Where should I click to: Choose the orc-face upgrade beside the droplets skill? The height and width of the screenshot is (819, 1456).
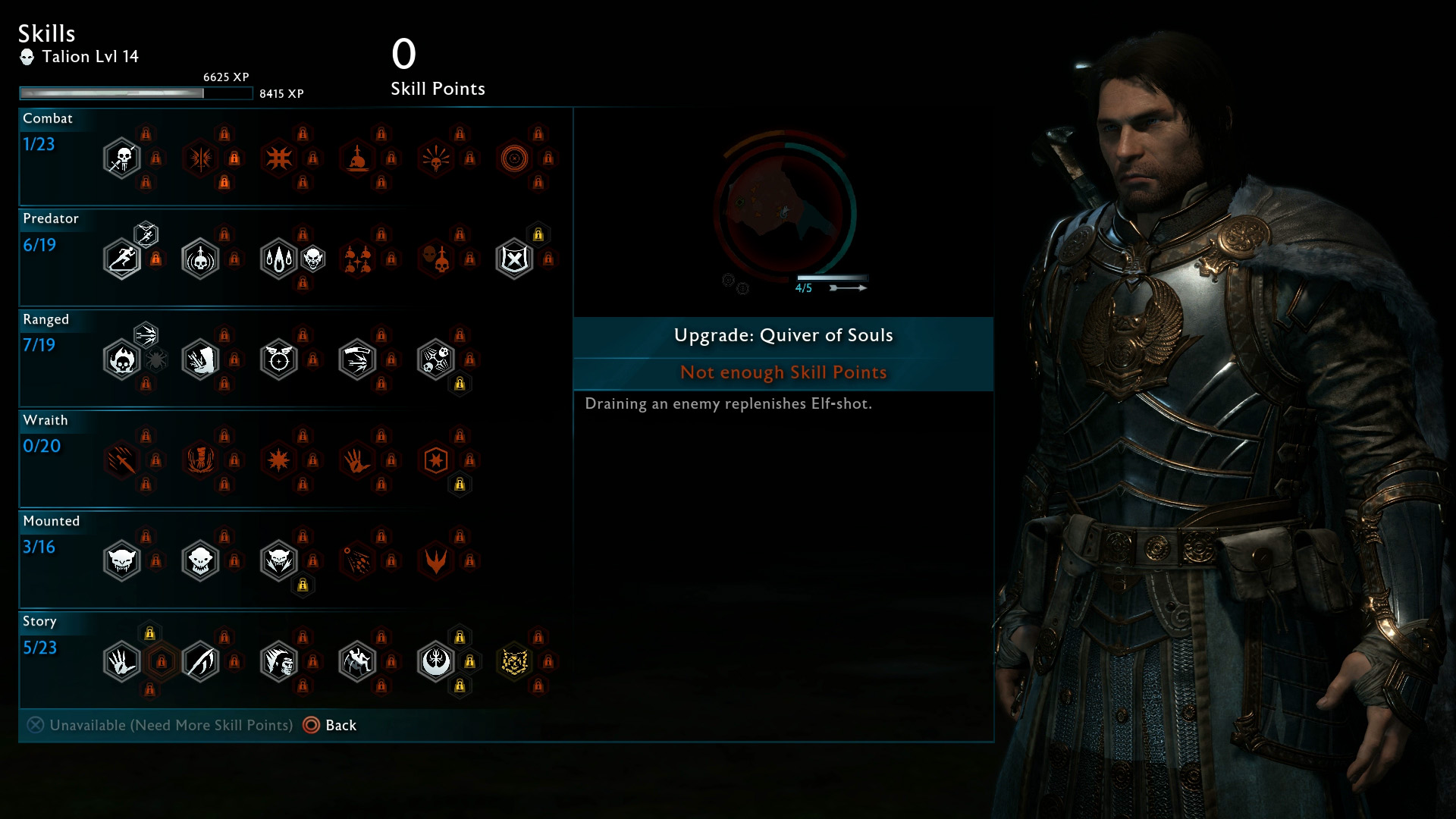(x=313, y=259)
